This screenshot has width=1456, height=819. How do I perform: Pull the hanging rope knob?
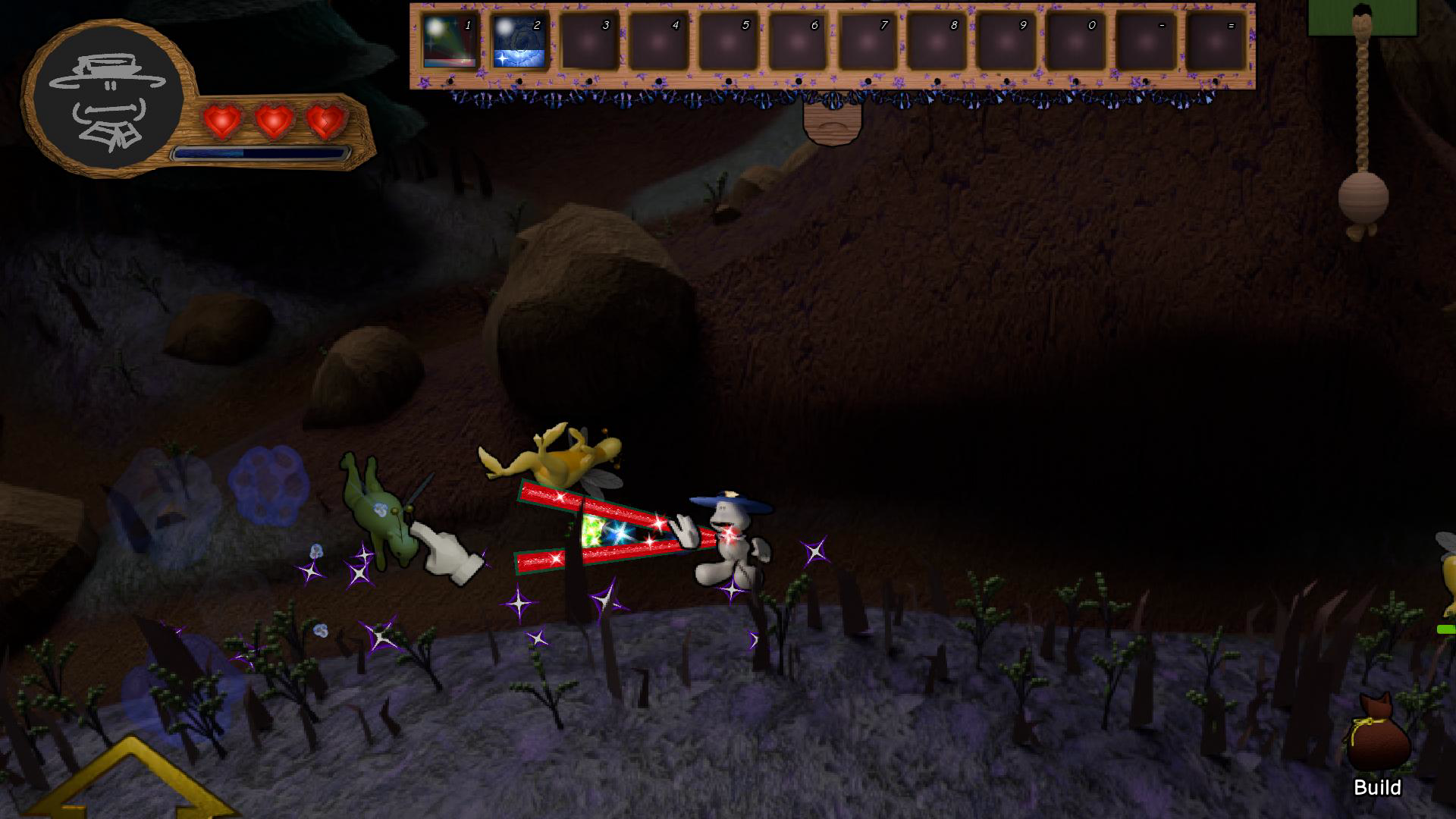pos(1363,199)
